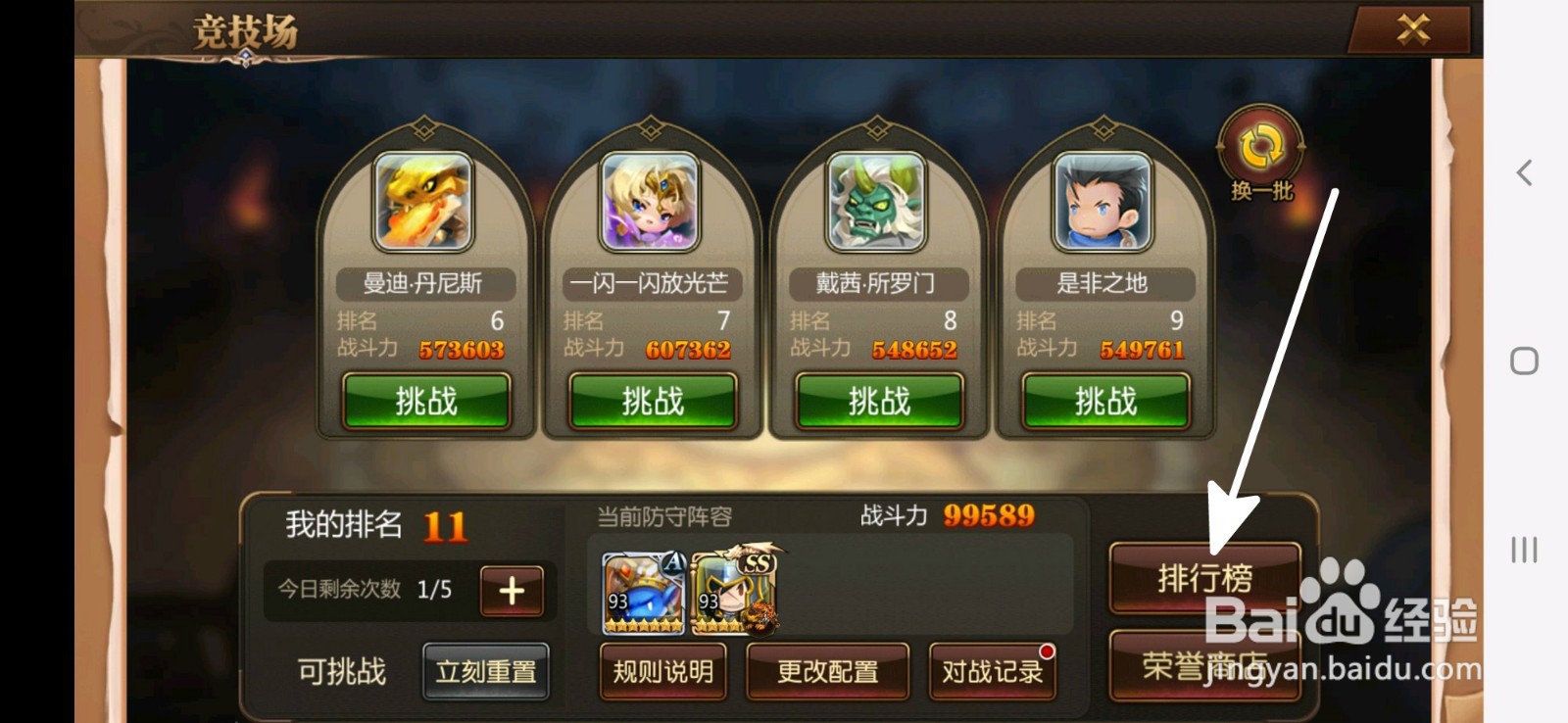Tap 挑战 under 曼迪·丹尼斯
Viewport: 1568px width, 723px height.
(x=425, y=401)
